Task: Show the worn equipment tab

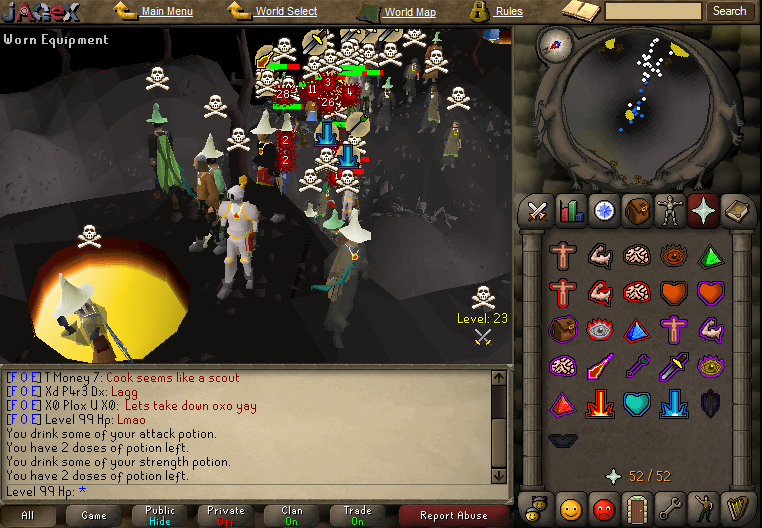Action: [669, 211]
